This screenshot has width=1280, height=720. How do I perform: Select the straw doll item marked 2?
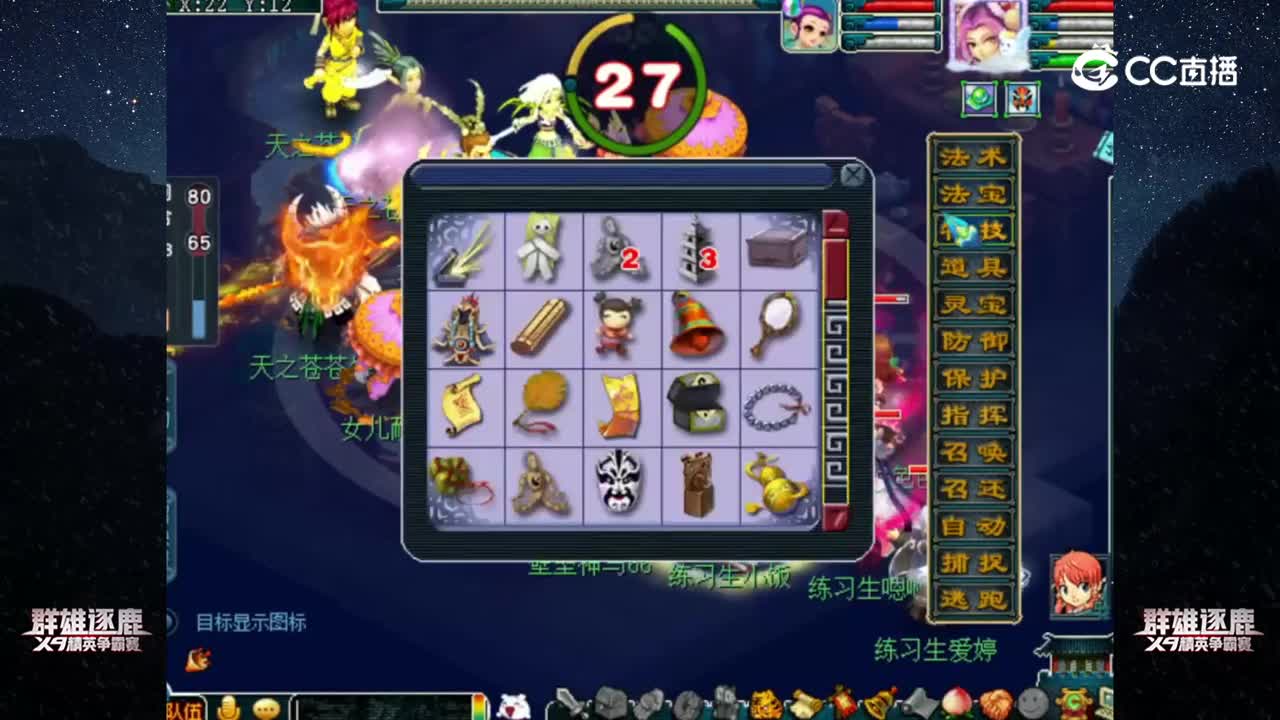[619, 248]
